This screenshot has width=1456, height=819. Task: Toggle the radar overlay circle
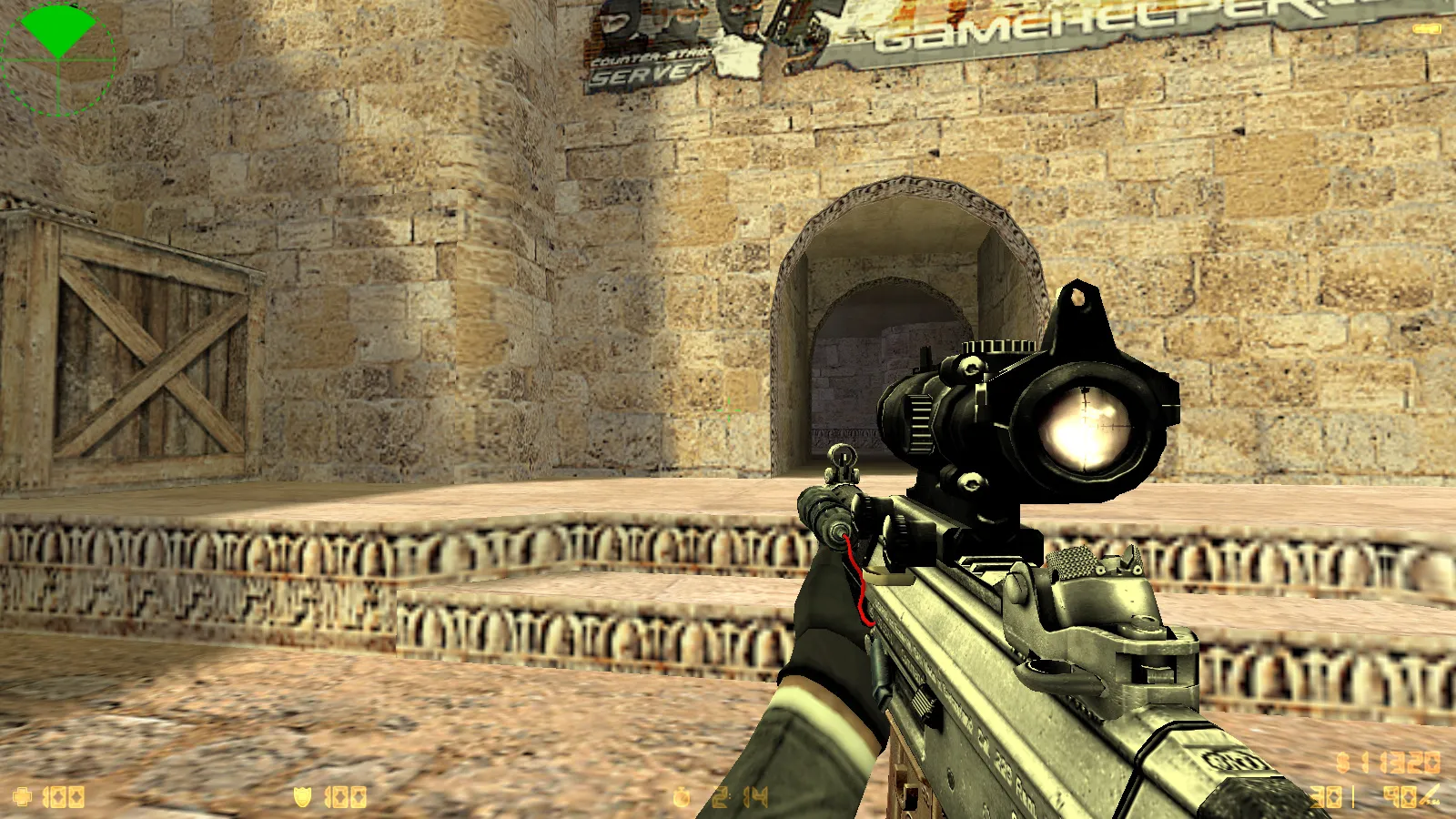[57, 59]
